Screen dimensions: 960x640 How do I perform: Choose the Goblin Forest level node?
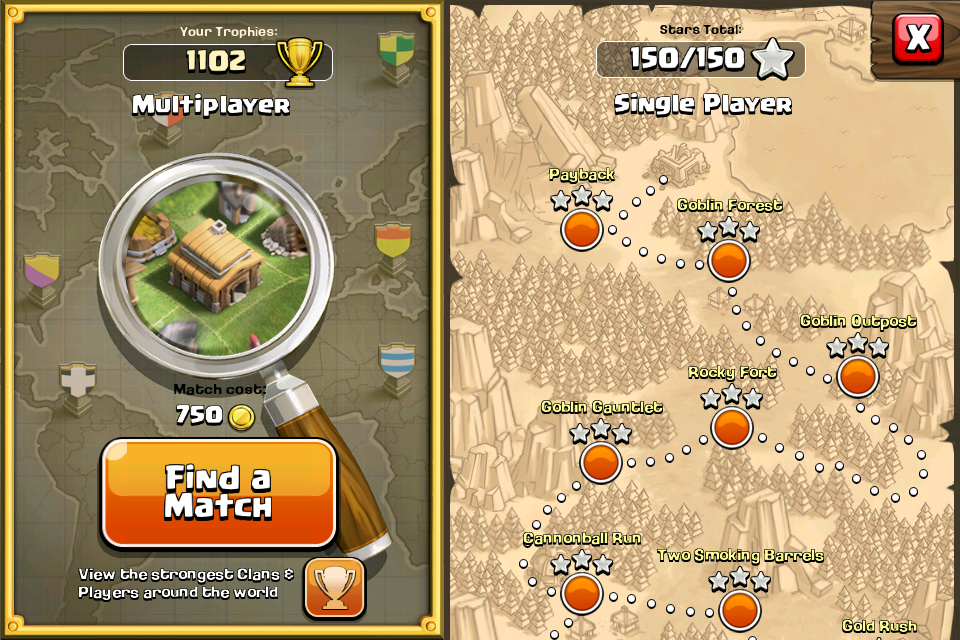coord(729,260)
